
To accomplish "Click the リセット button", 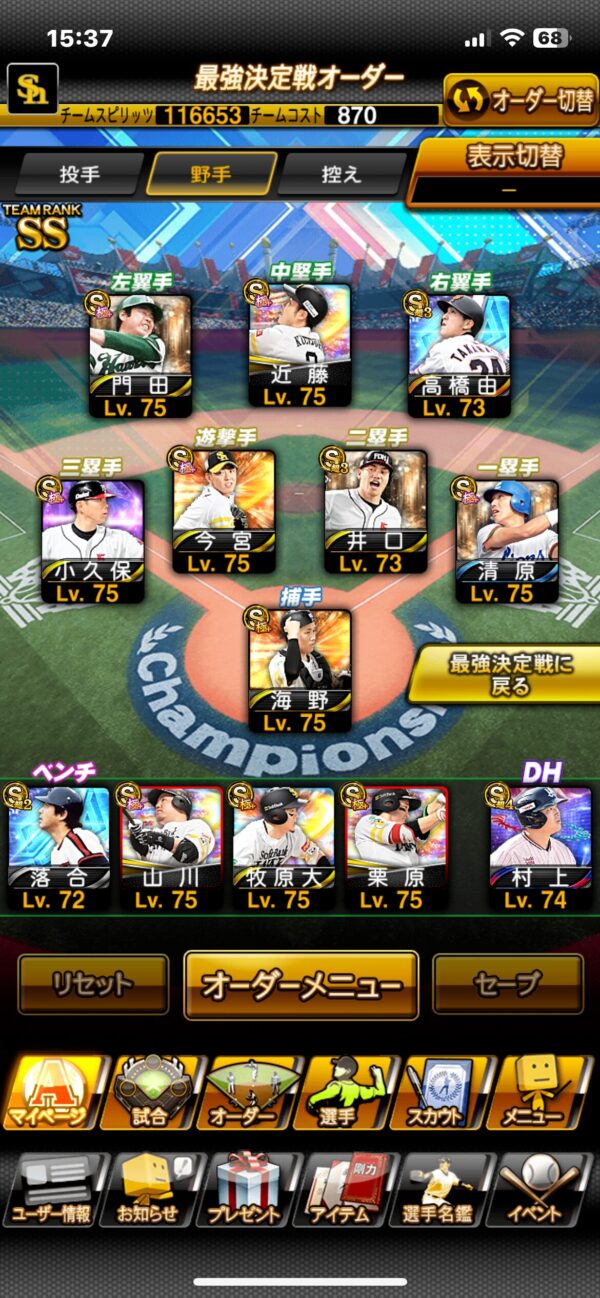I will (x=92, y=984).
